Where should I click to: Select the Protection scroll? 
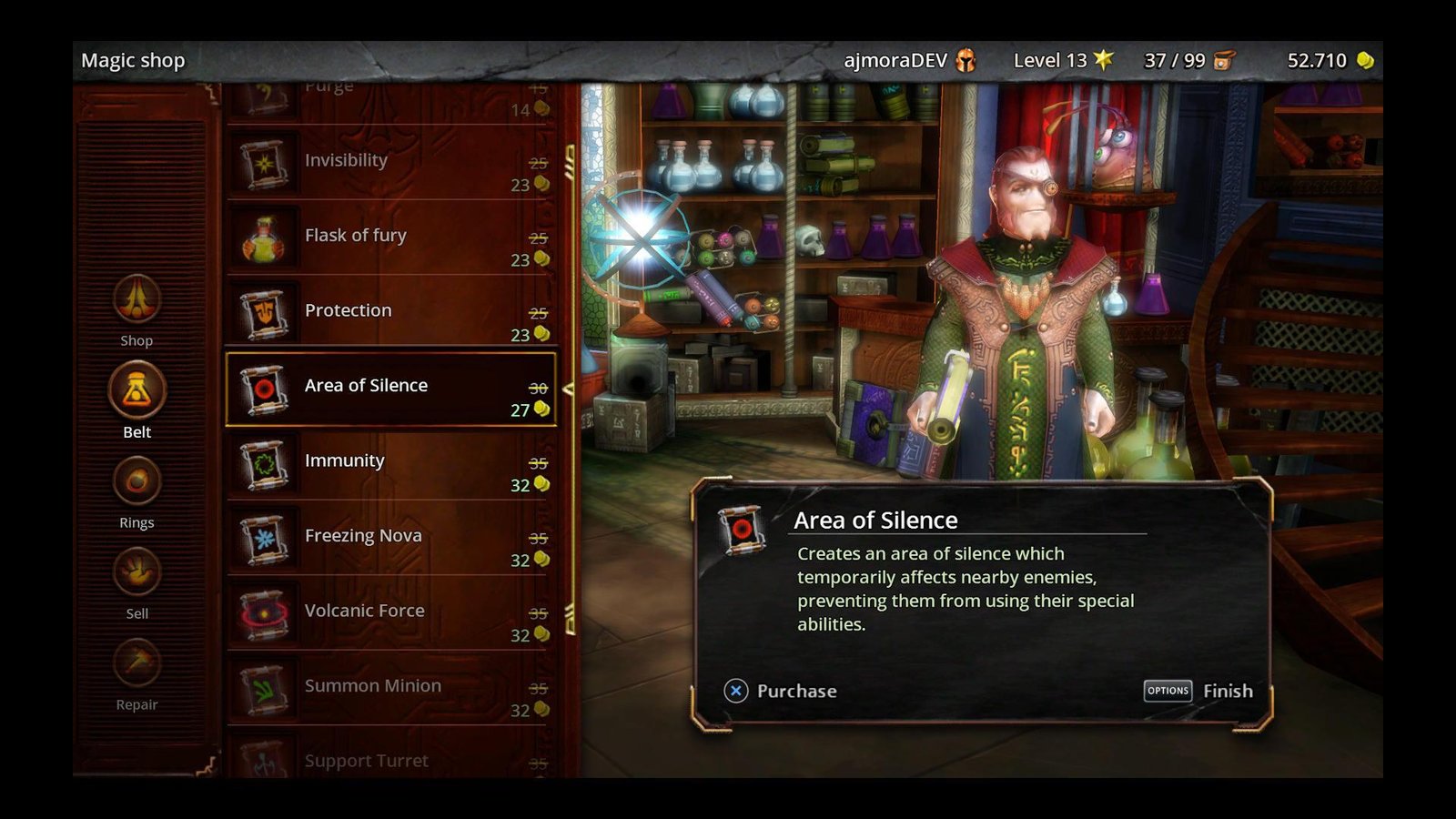tap(391, 314)
